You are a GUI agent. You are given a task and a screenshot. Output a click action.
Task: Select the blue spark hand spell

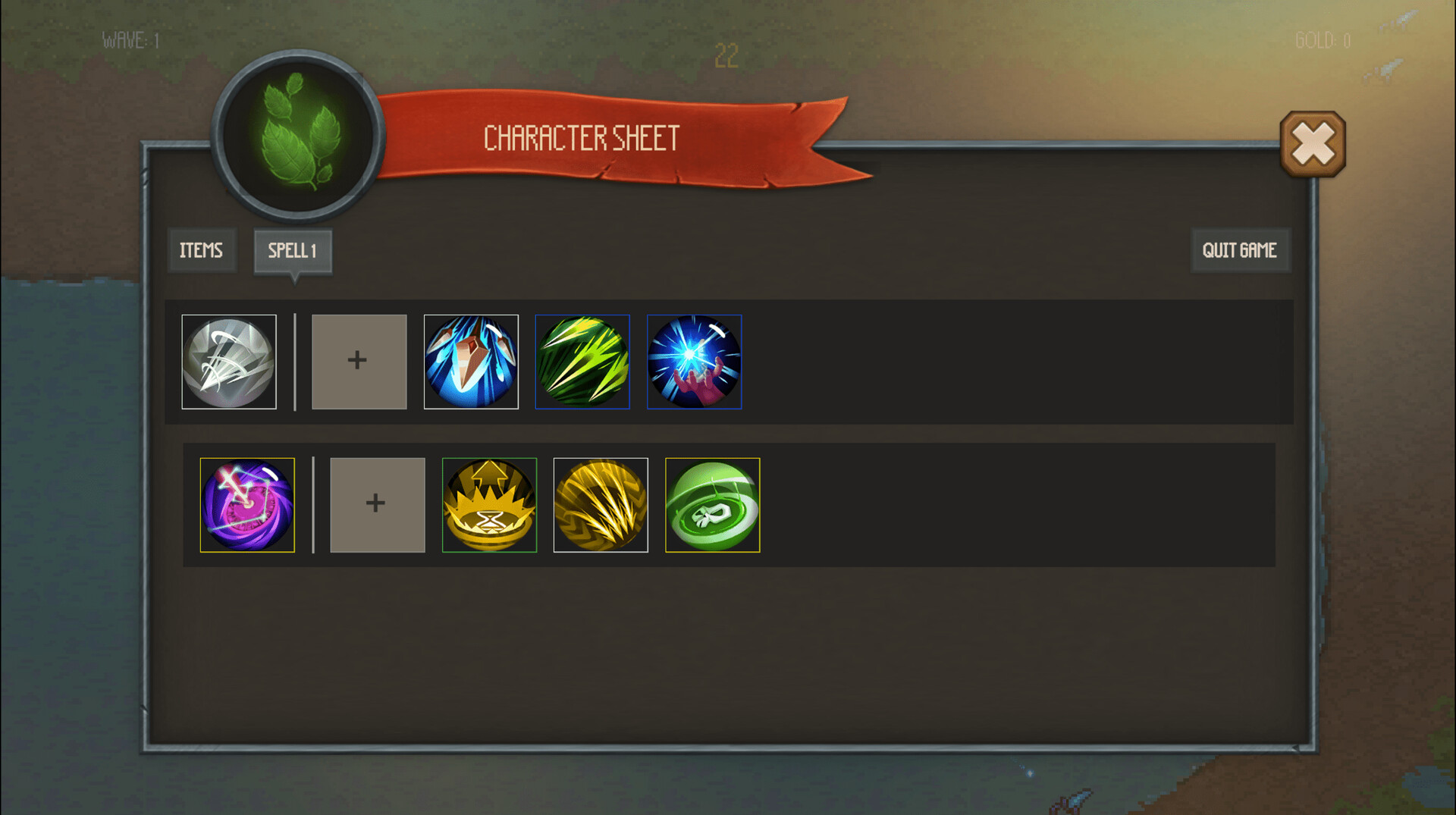(x=695, y=362)
